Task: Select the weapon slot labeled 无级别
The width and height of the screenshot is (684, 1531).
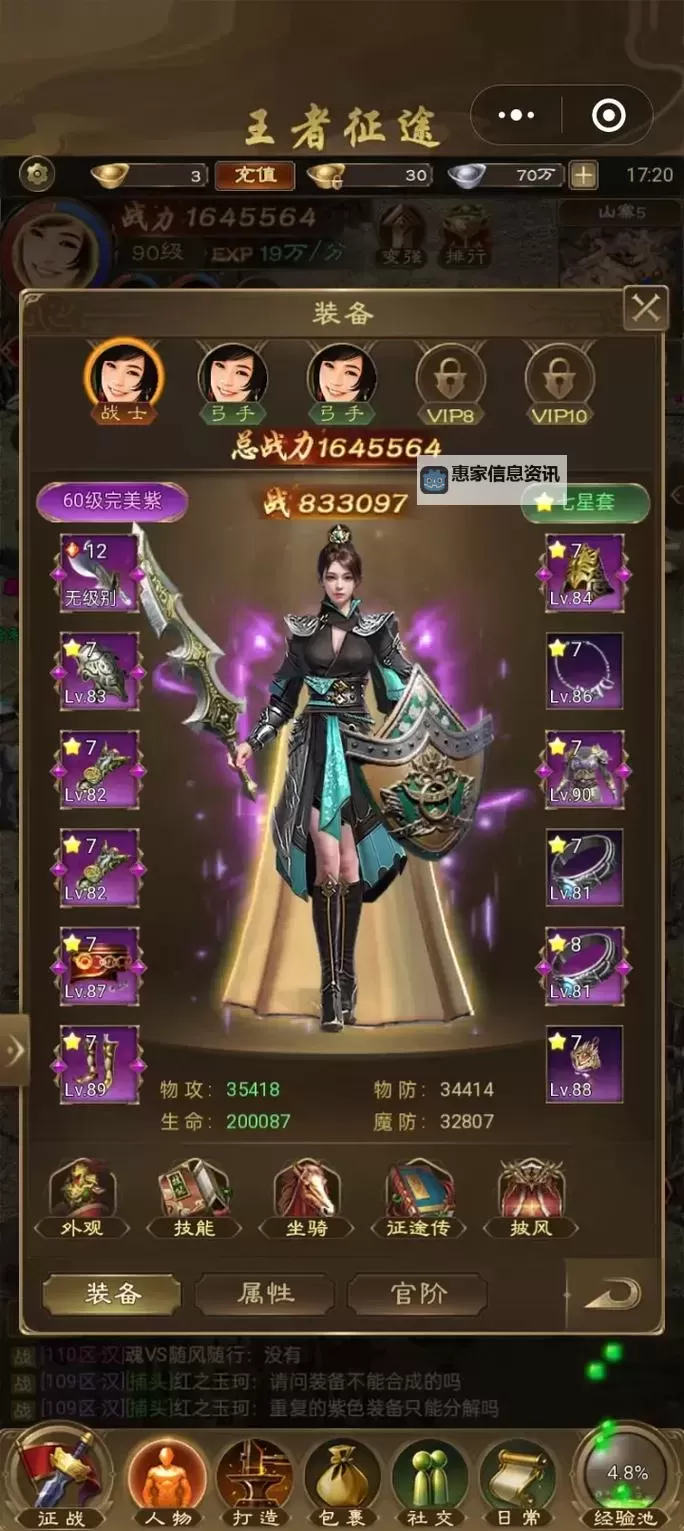Action: point(99,573)
